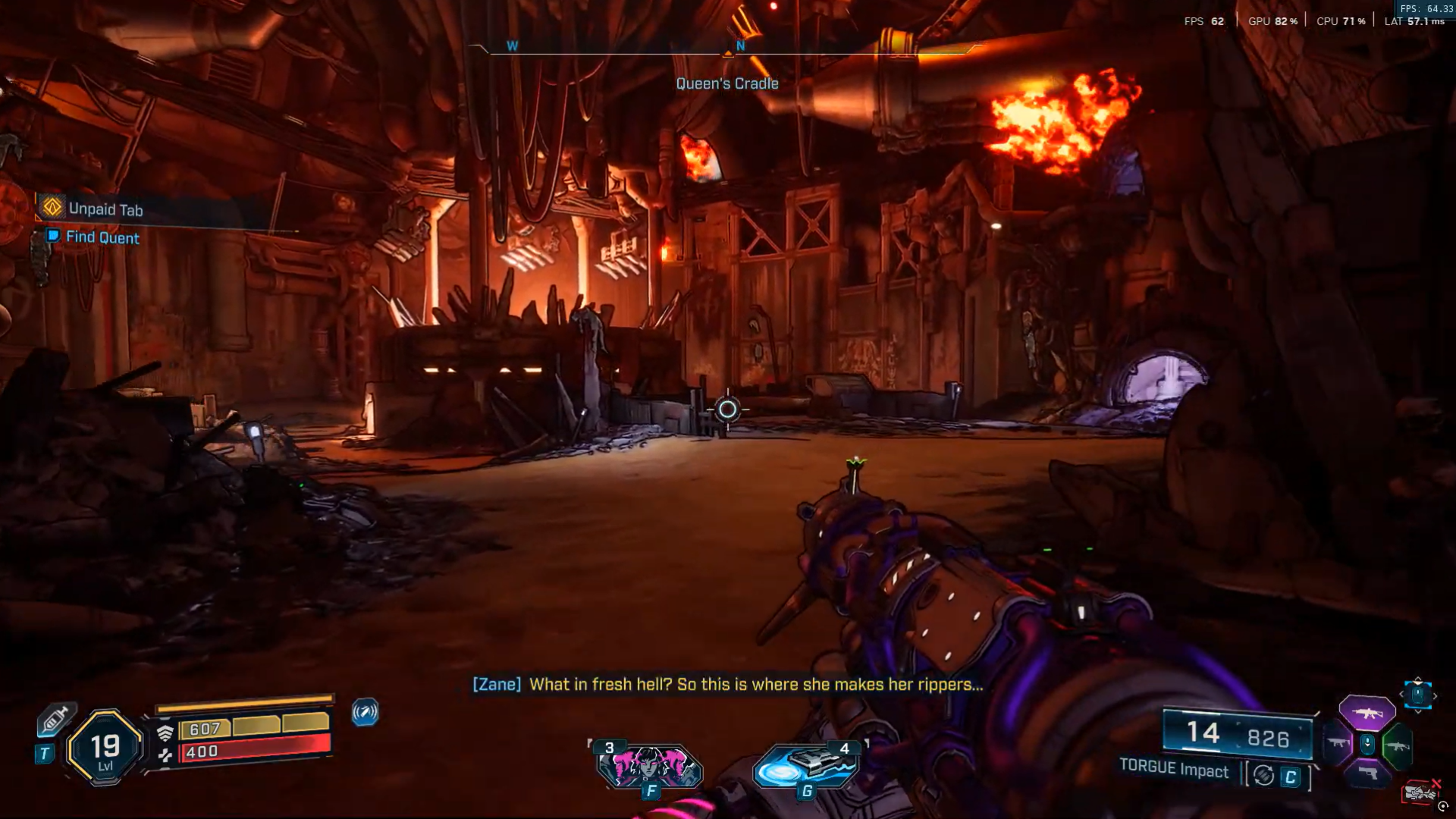Click the blue radar ping icon
Viewport: 1456px width, 819px height.
(x=365, y=712)
